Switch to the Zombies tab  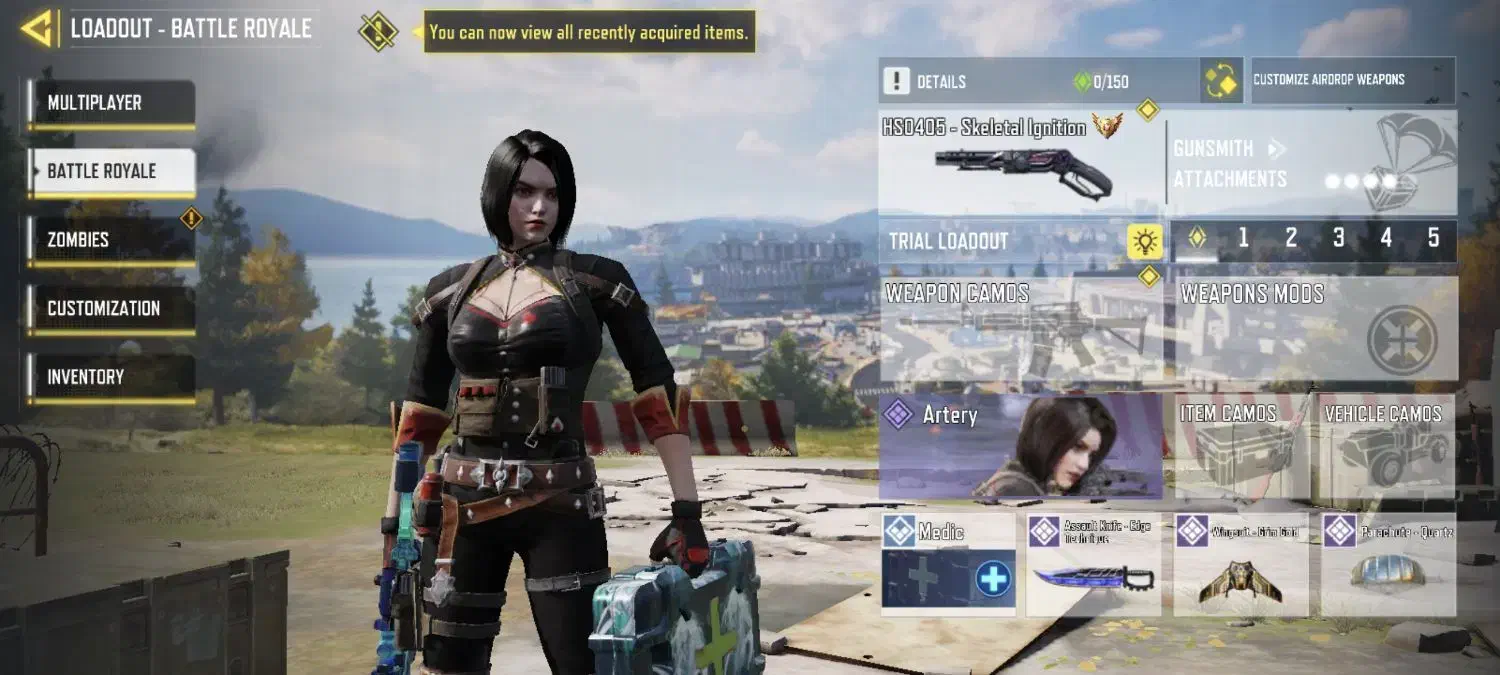click(111, 240)
